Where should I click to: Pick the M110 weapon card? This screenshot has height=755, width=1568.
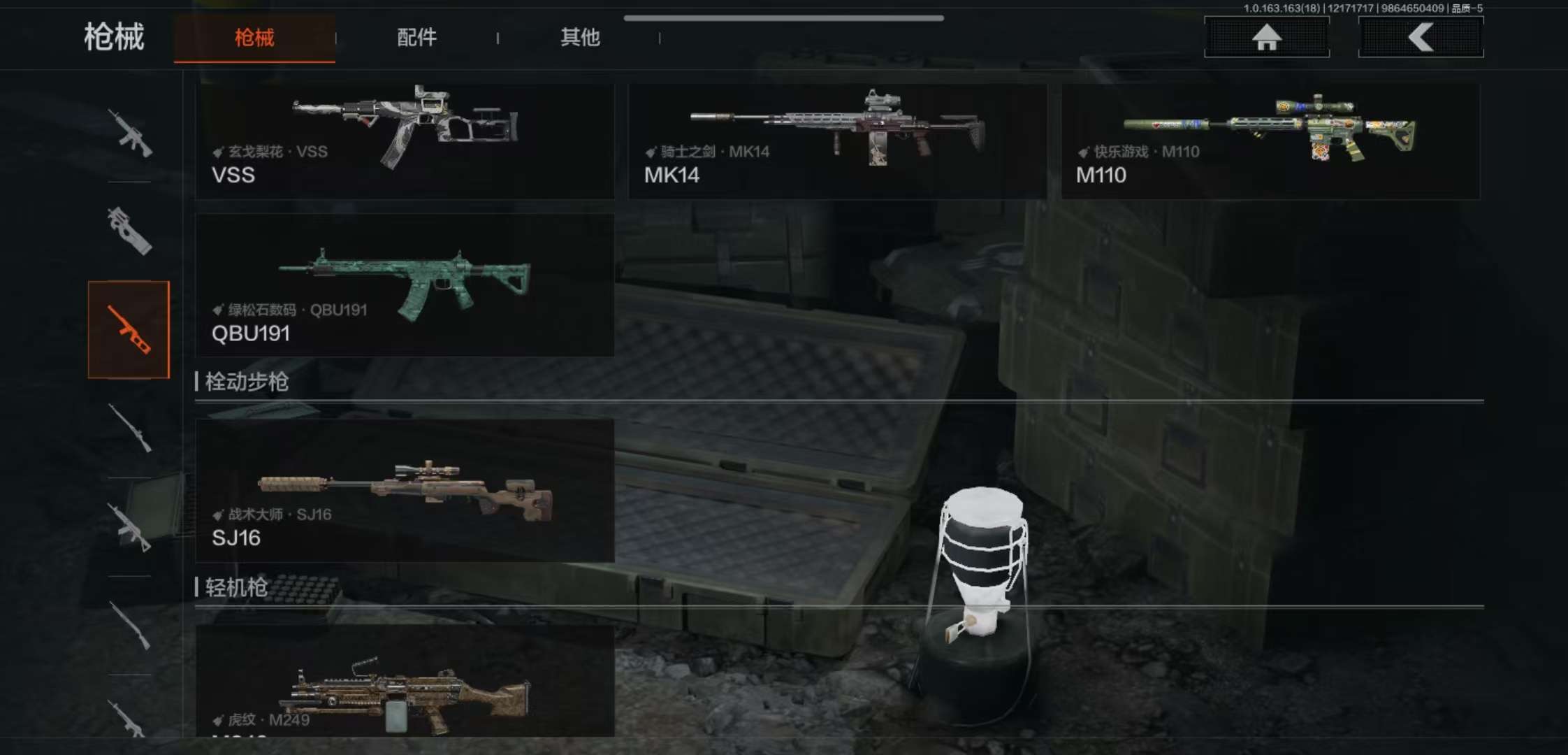(1270, 140)
